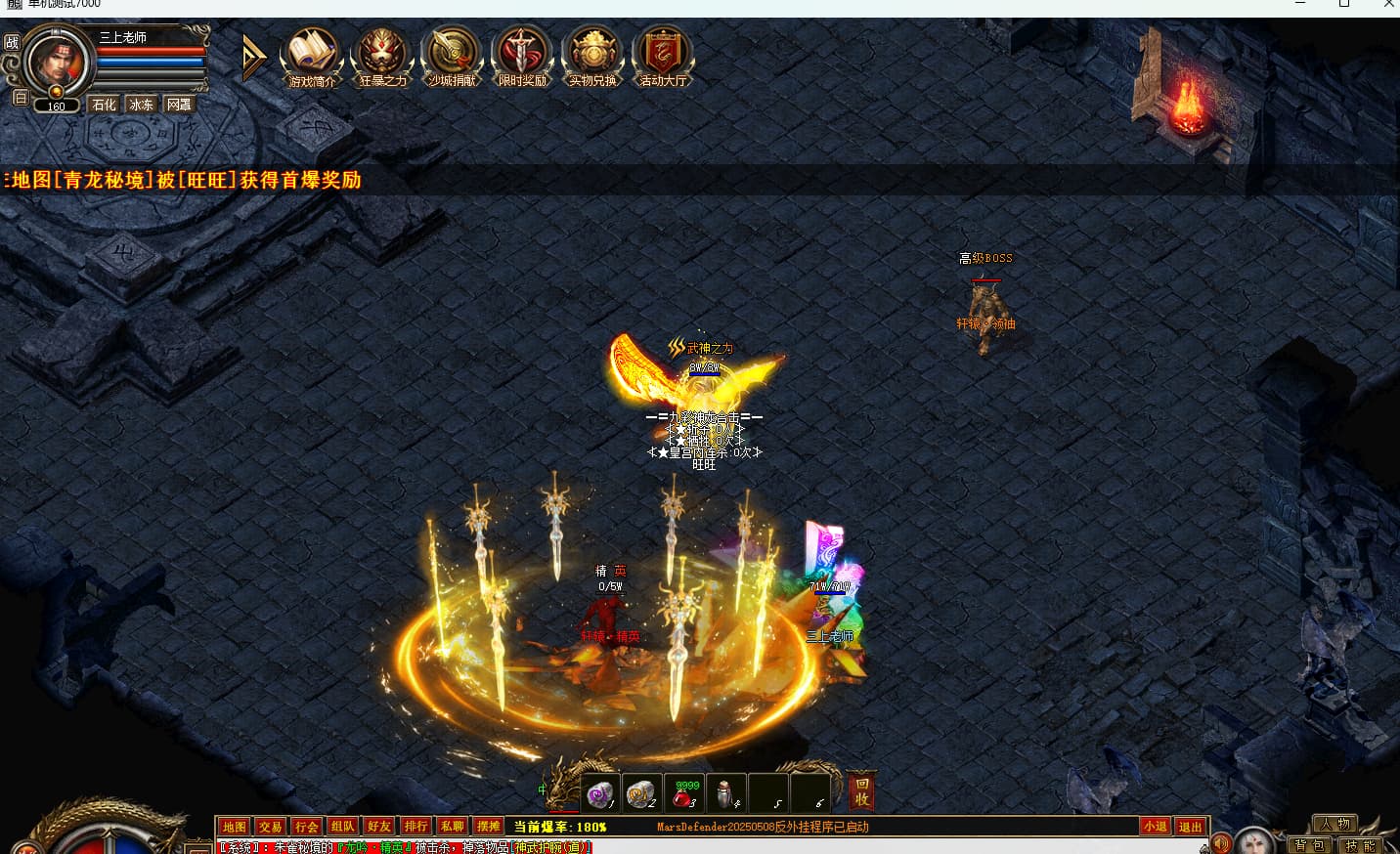The height and width of the screenshot is (854, 1400).
Task: Open the 背包 bag button
Action: [x=1309, y=845]
